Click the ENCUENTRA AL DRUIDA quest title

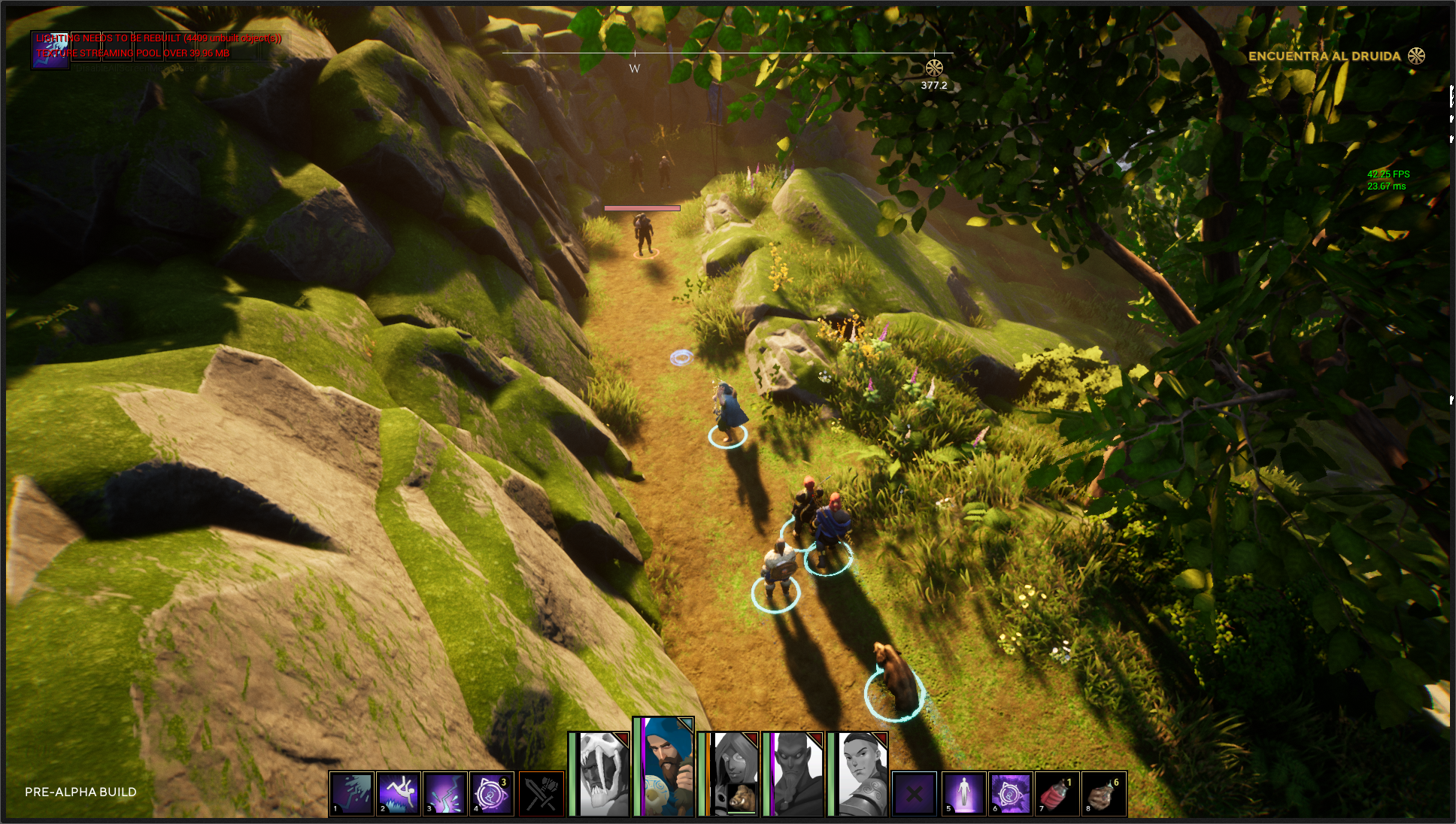point(1324,56)
